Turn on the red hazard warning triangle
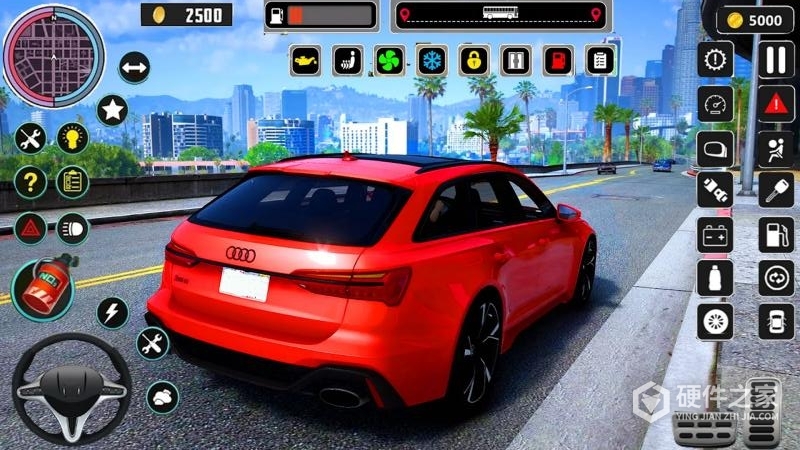 (776, 104)
